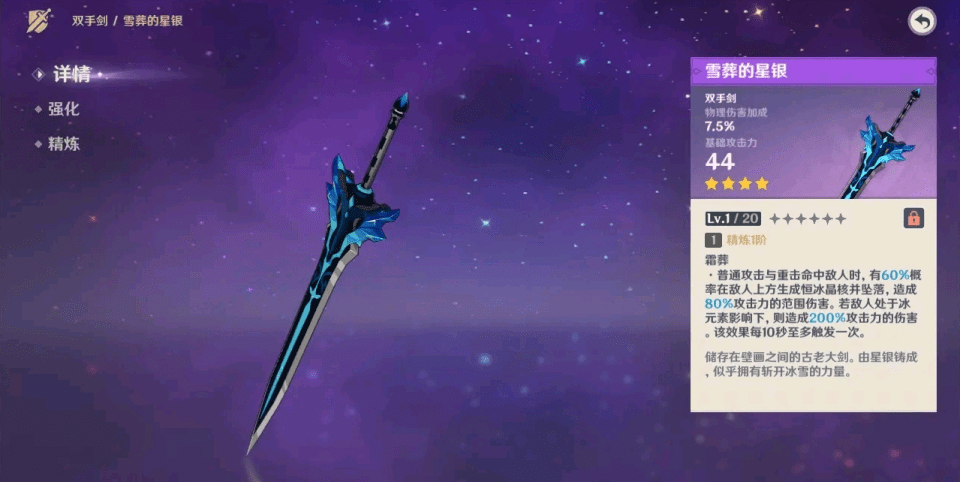Image resolution: width=960 pixels, height=482 pixels.
Task: Open the 详情 details tab
Action: [x=71, y=74]
